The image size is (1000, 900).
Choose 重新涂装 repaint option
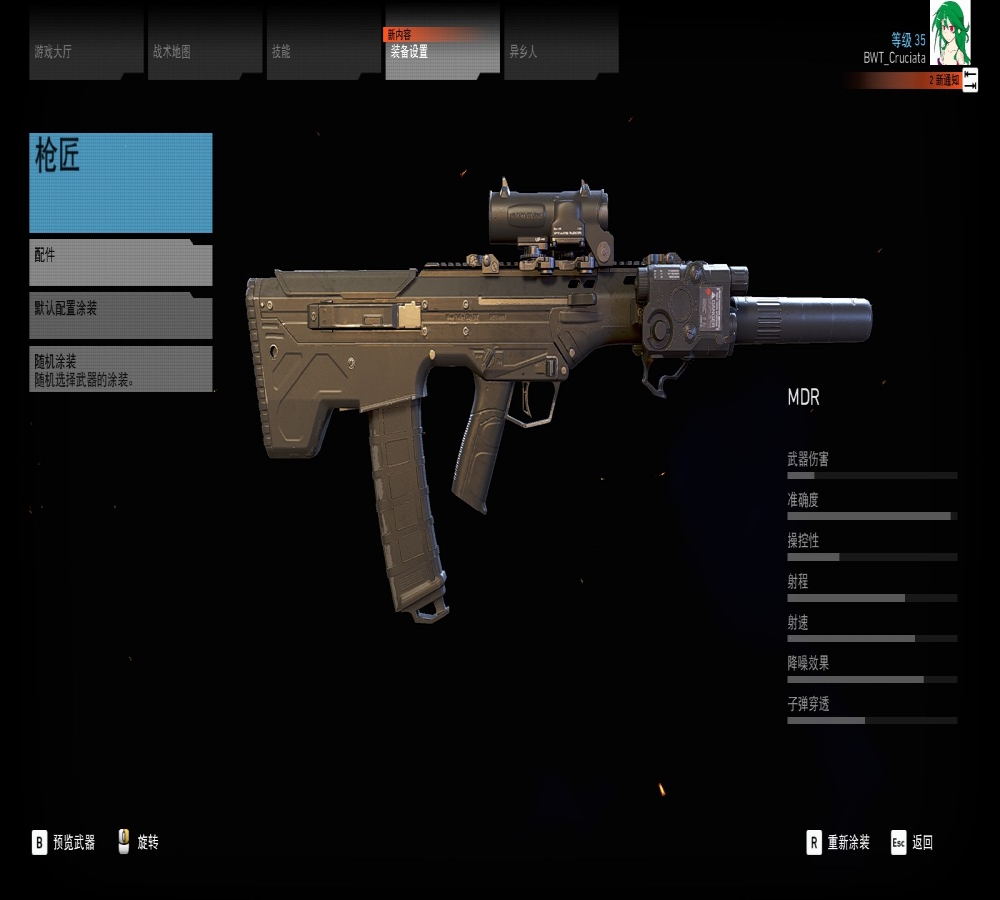[838, 842]
